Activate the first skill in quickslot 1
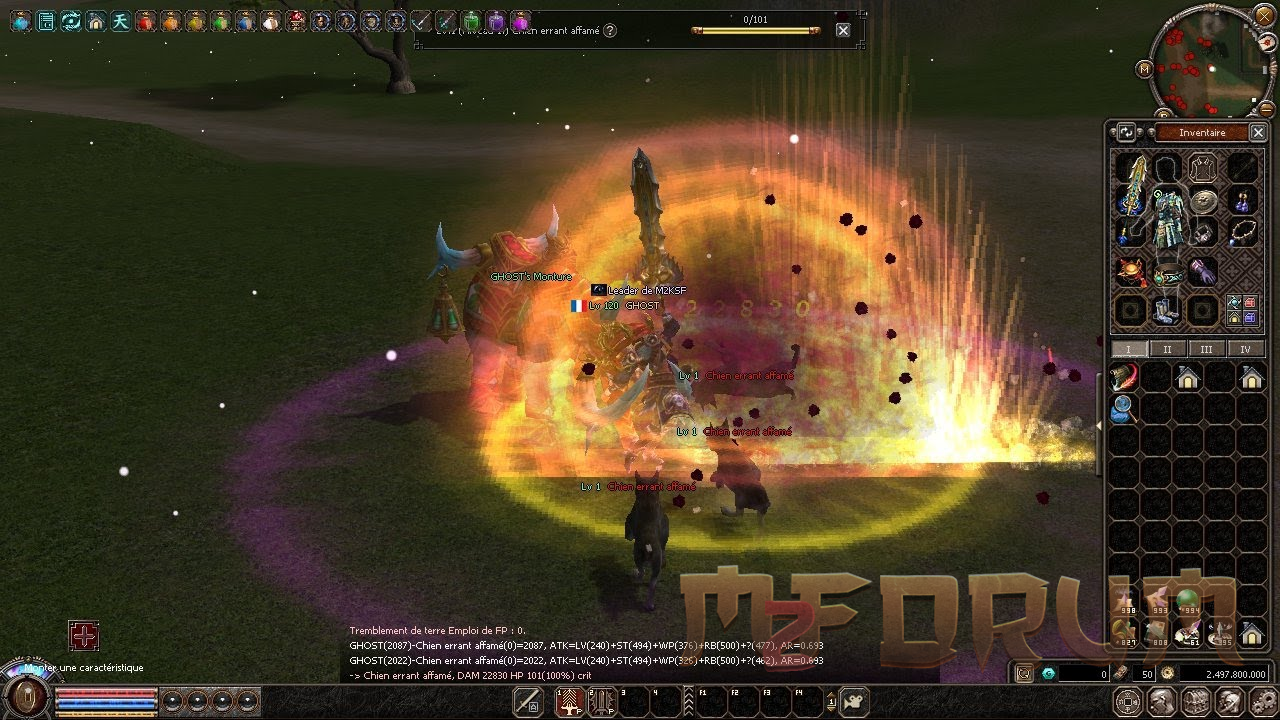 571,701
